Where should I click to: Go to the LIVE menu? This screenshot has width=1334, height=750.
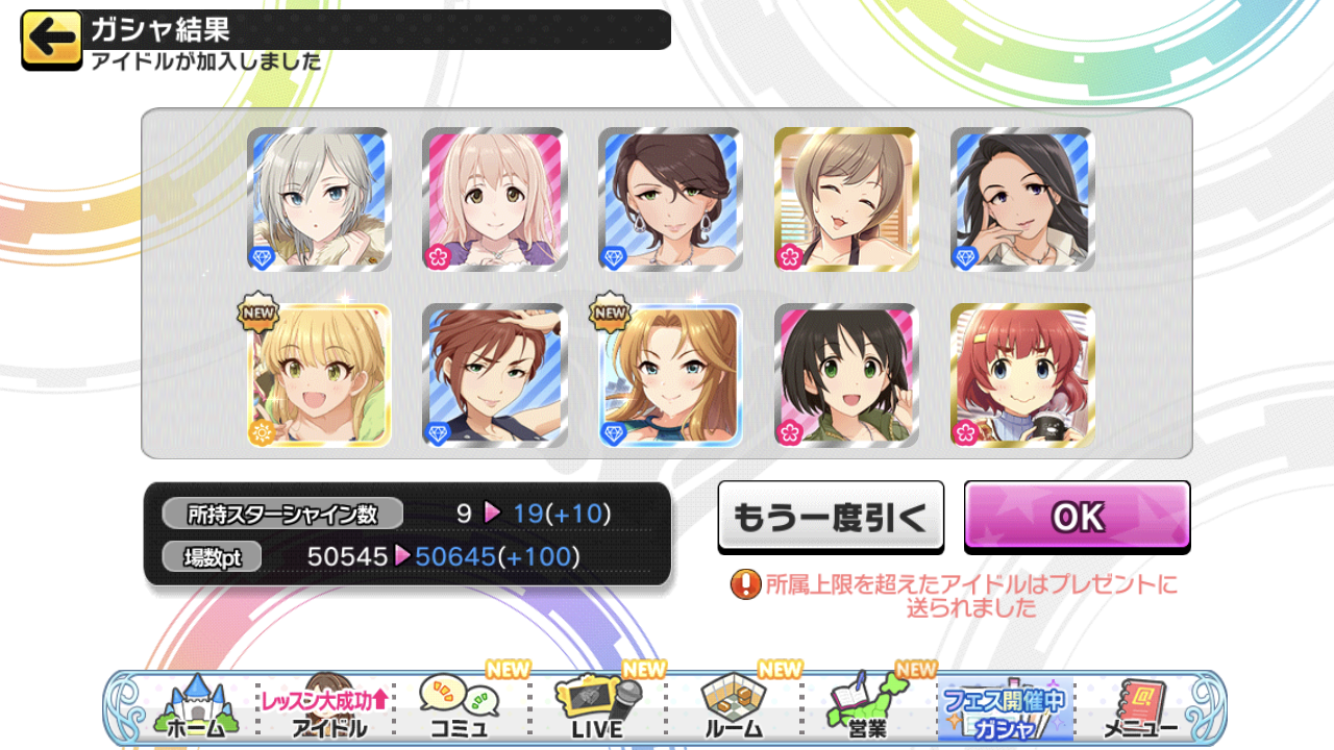click(x=596, y=708)
